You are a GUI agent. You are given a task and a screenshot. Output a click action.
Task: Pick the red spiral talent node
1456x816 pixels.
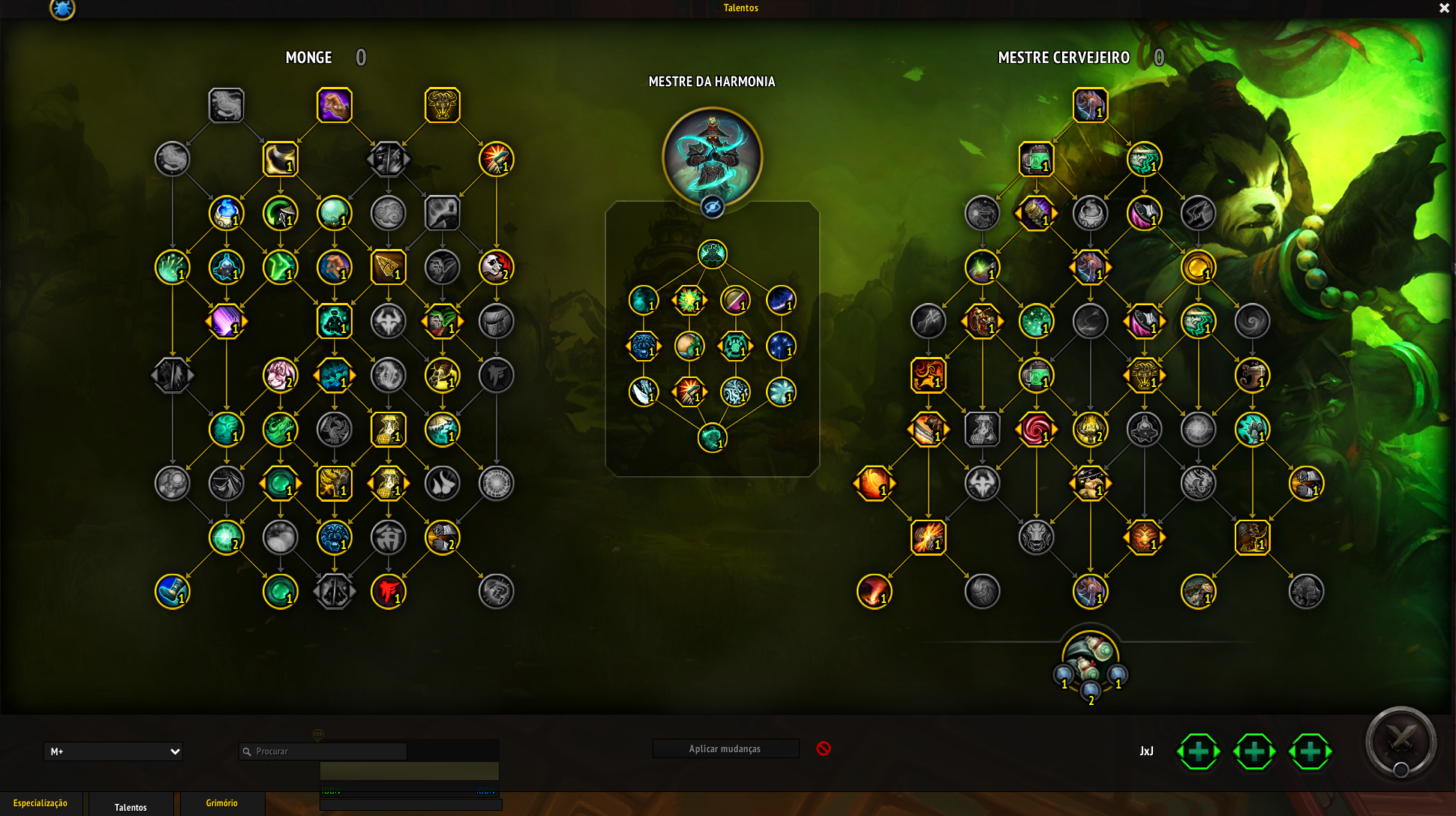click(1036, 430)
